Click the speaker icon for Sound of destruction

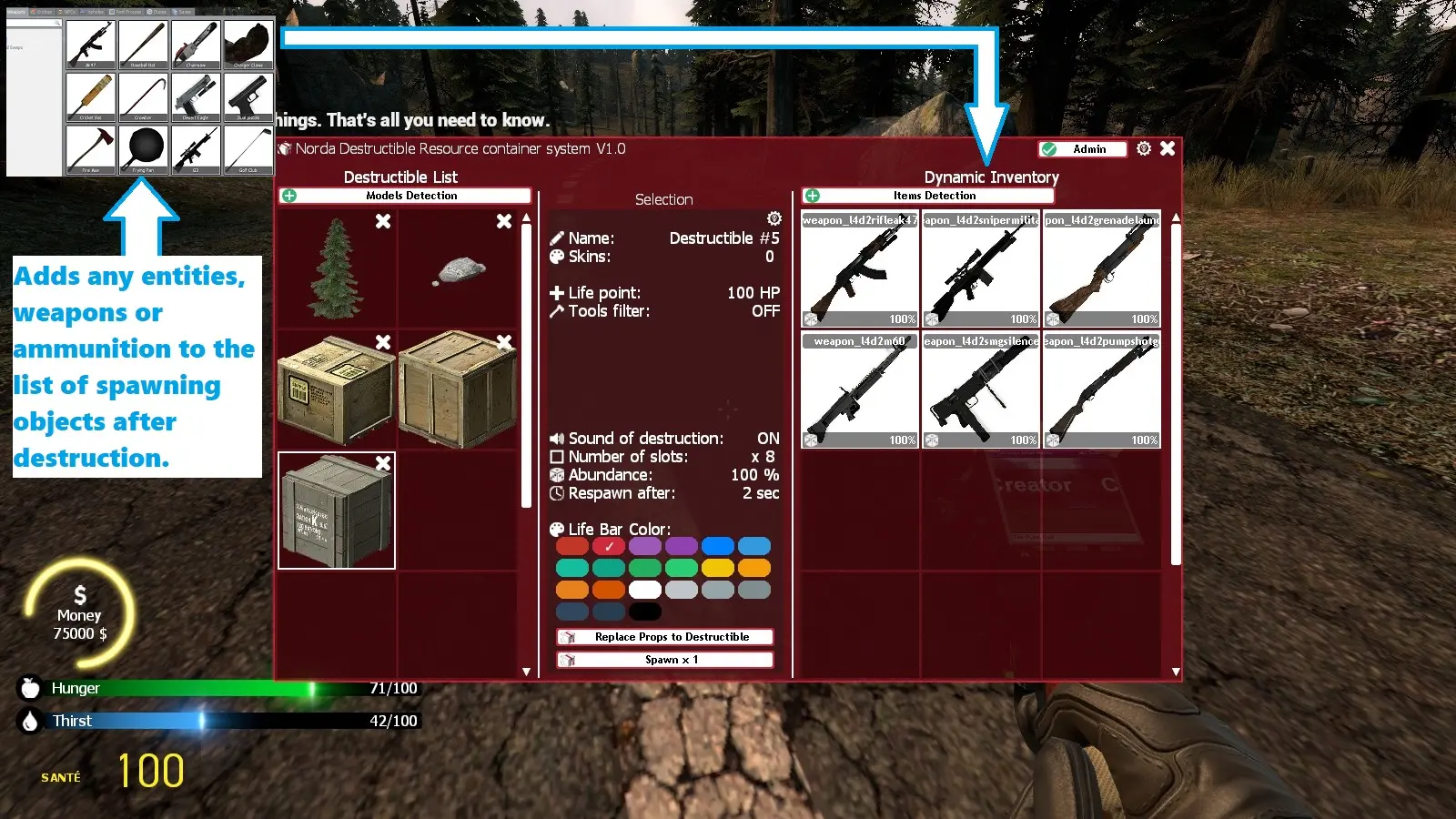[557, 438]
